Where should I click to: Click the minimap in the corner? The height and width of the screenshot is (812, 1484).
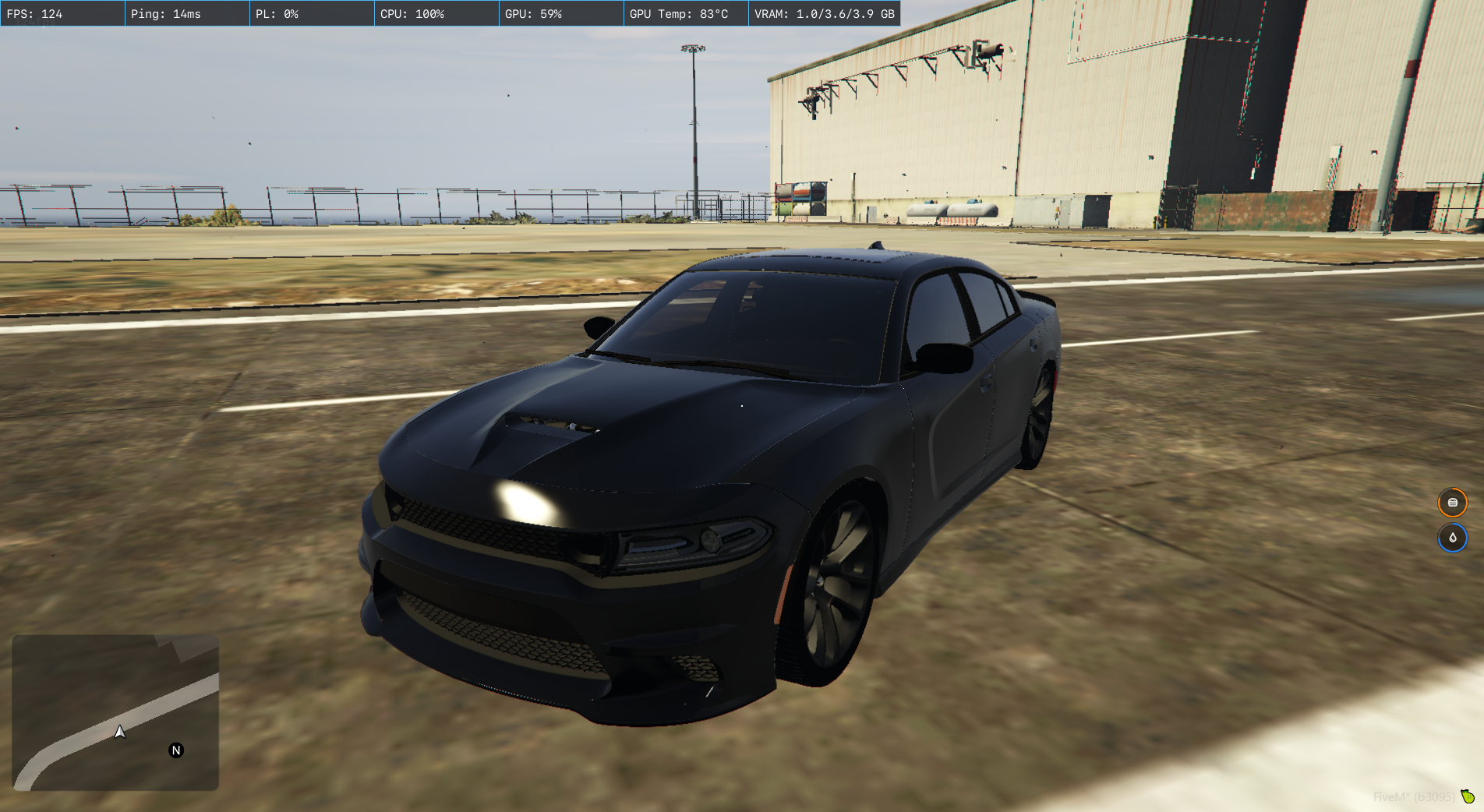(x=115, y=712)
